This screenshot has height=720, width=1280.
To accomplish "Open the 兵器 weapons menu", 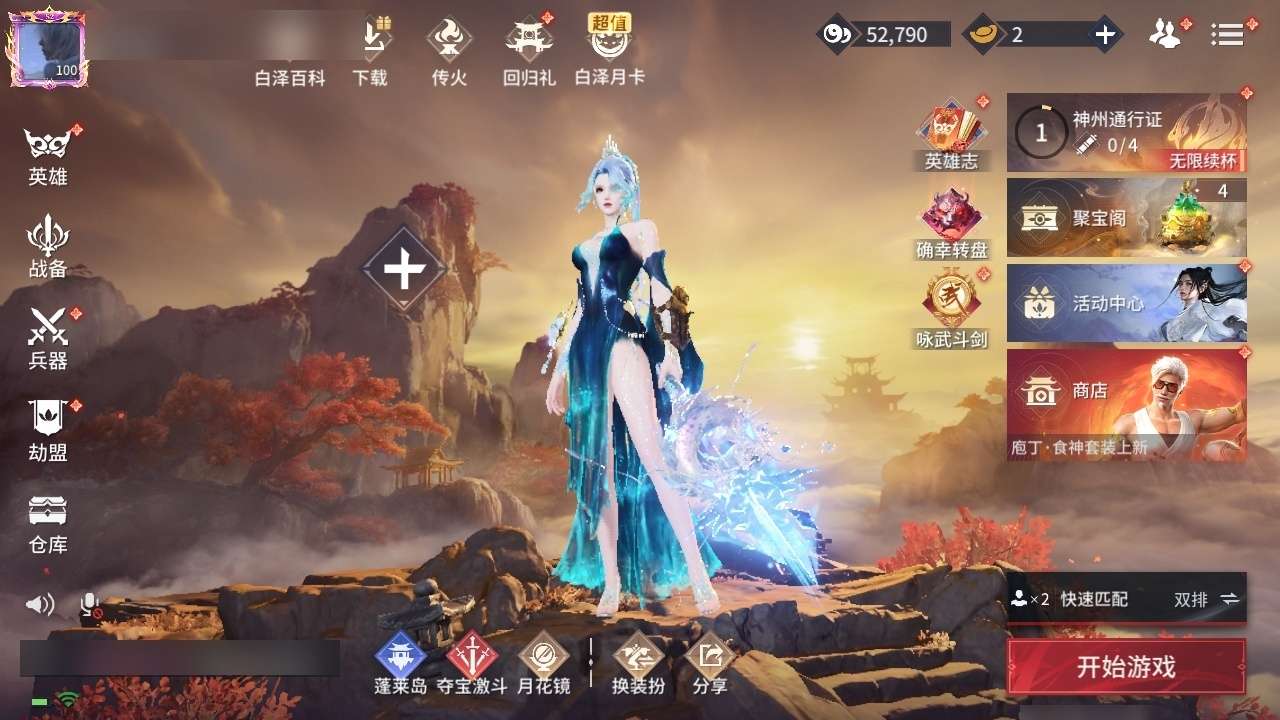I will click(x=48, y=340).
